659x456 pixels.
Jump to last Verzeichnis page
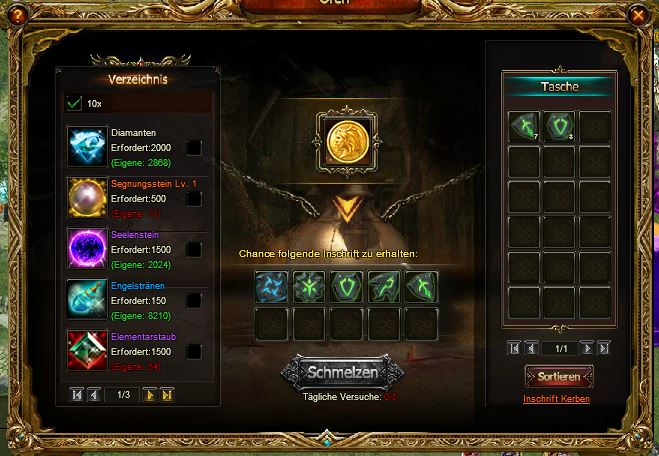click(167, 395)
